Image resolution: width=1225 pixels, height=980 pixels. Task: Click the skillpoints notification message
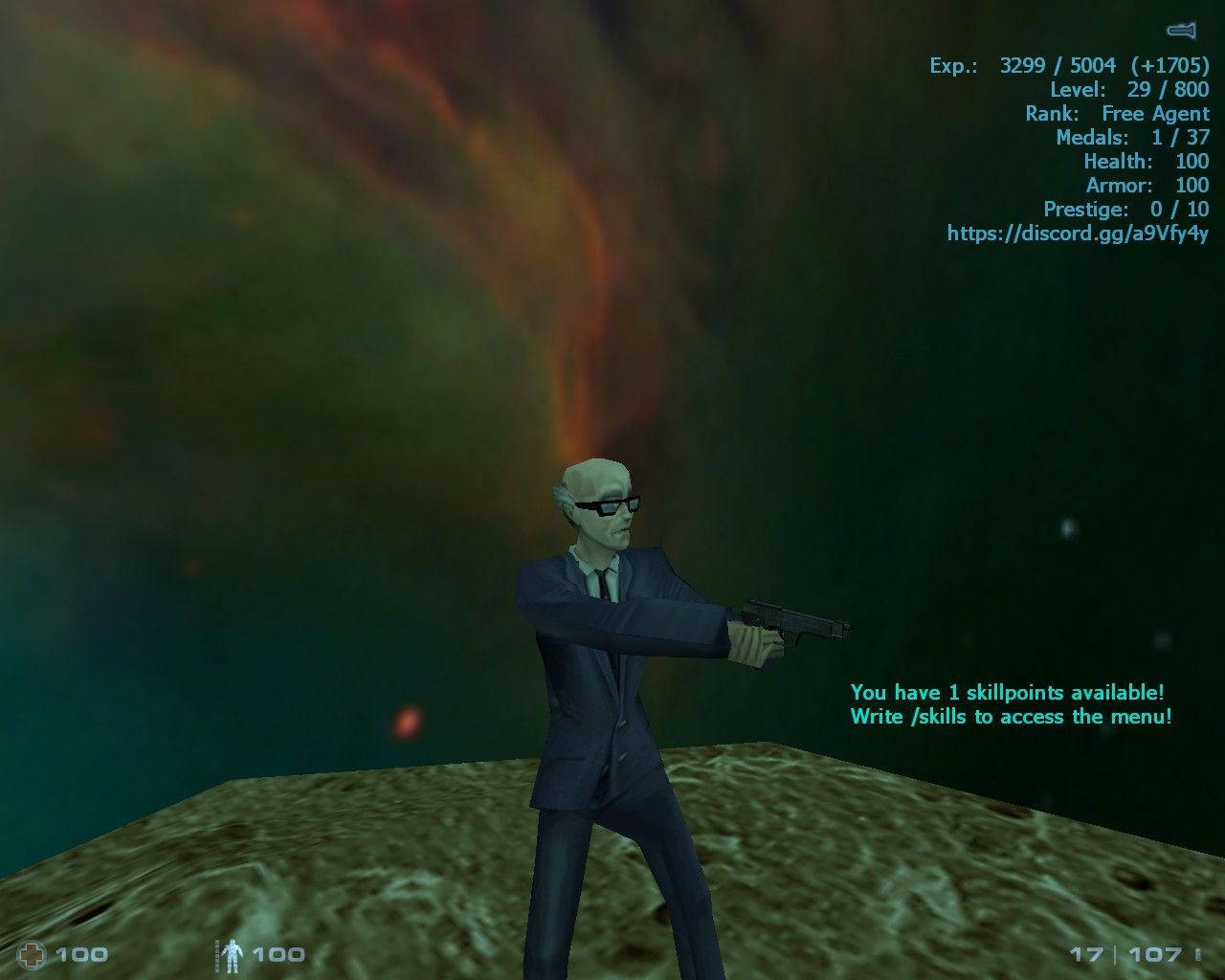(x=1009, y=693)
